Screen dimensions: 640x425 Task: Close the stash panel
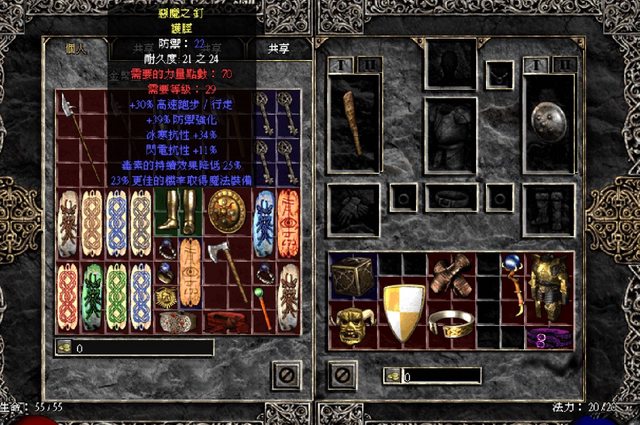point(286,375)
